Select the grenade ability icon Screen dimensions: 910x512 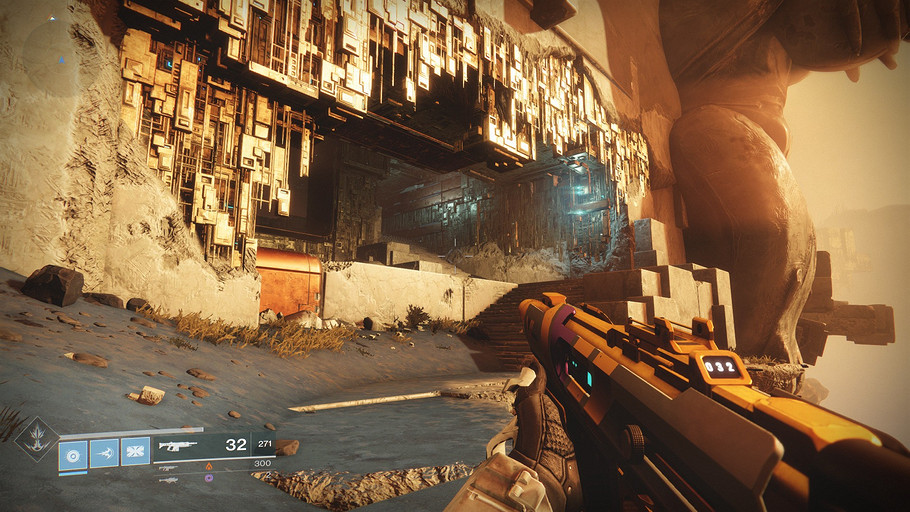[x=74, y=453]
